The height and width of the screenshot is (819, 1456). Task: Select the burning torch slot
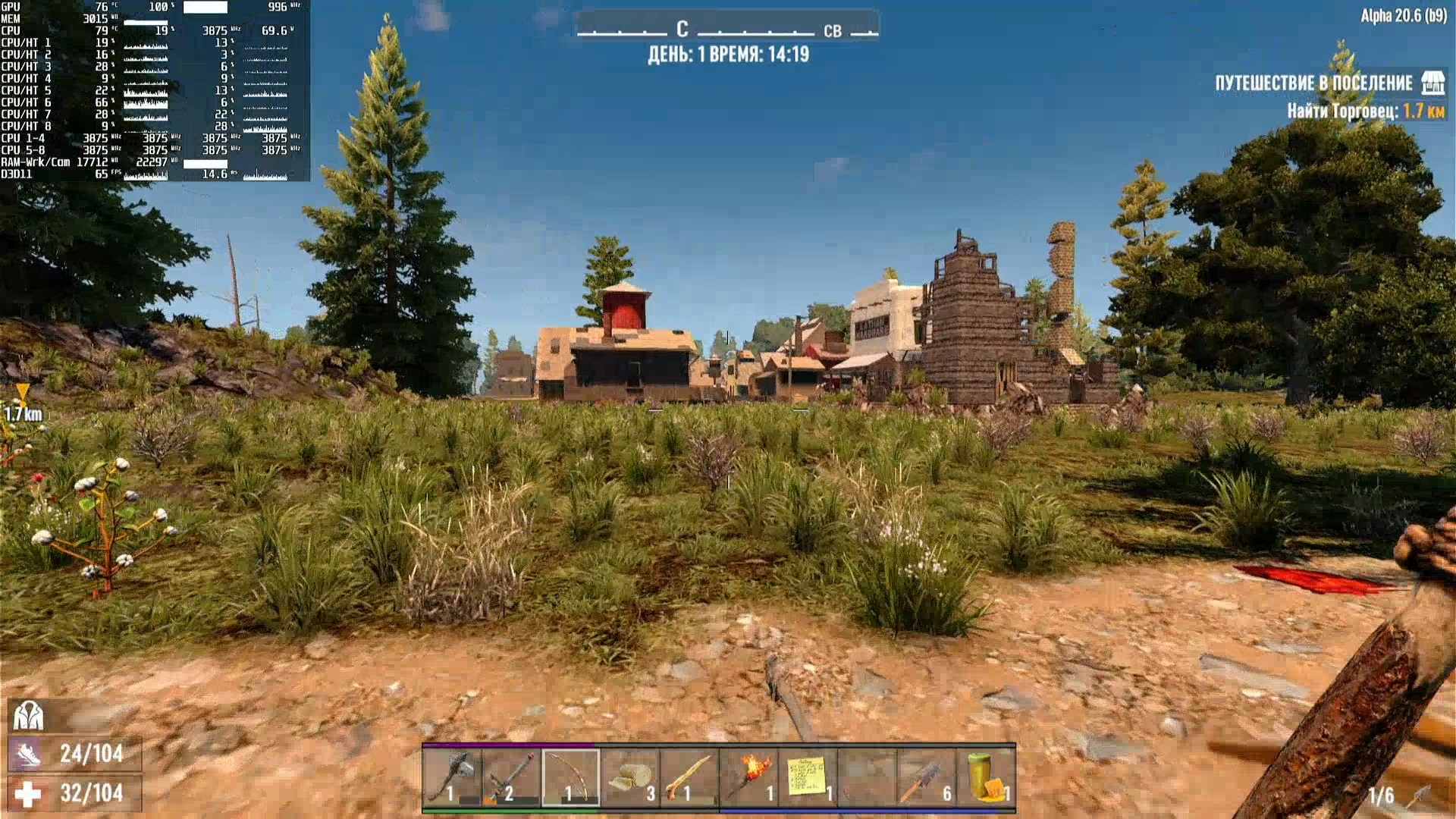(748, 777)
